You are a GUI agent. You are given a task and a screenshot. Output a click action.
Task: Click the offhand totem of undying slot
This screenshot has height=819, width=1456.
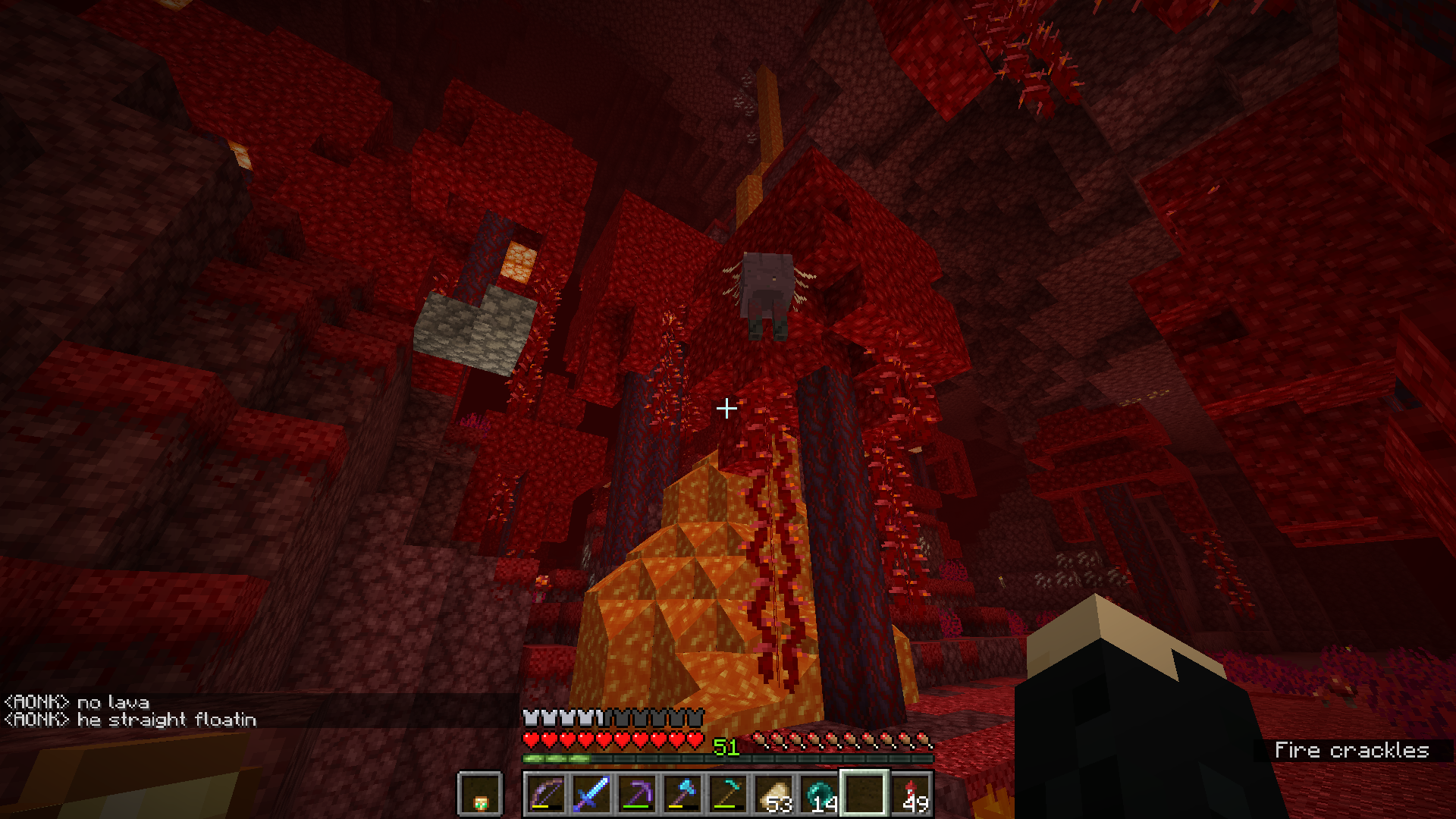[480, 795]
